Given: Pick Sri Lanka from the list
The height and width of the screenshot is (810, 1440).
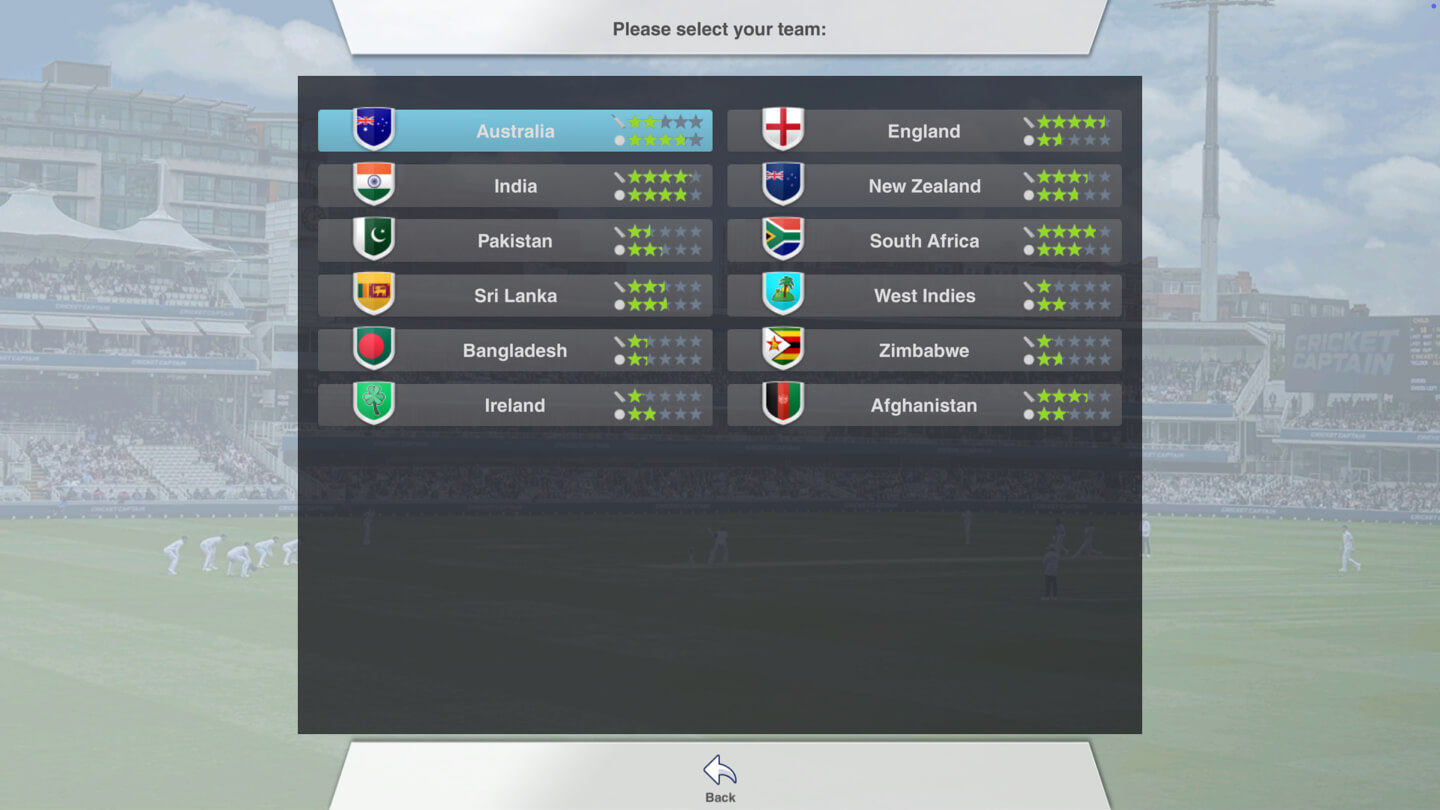Looking at the screenshot, I should click(515, 296).
